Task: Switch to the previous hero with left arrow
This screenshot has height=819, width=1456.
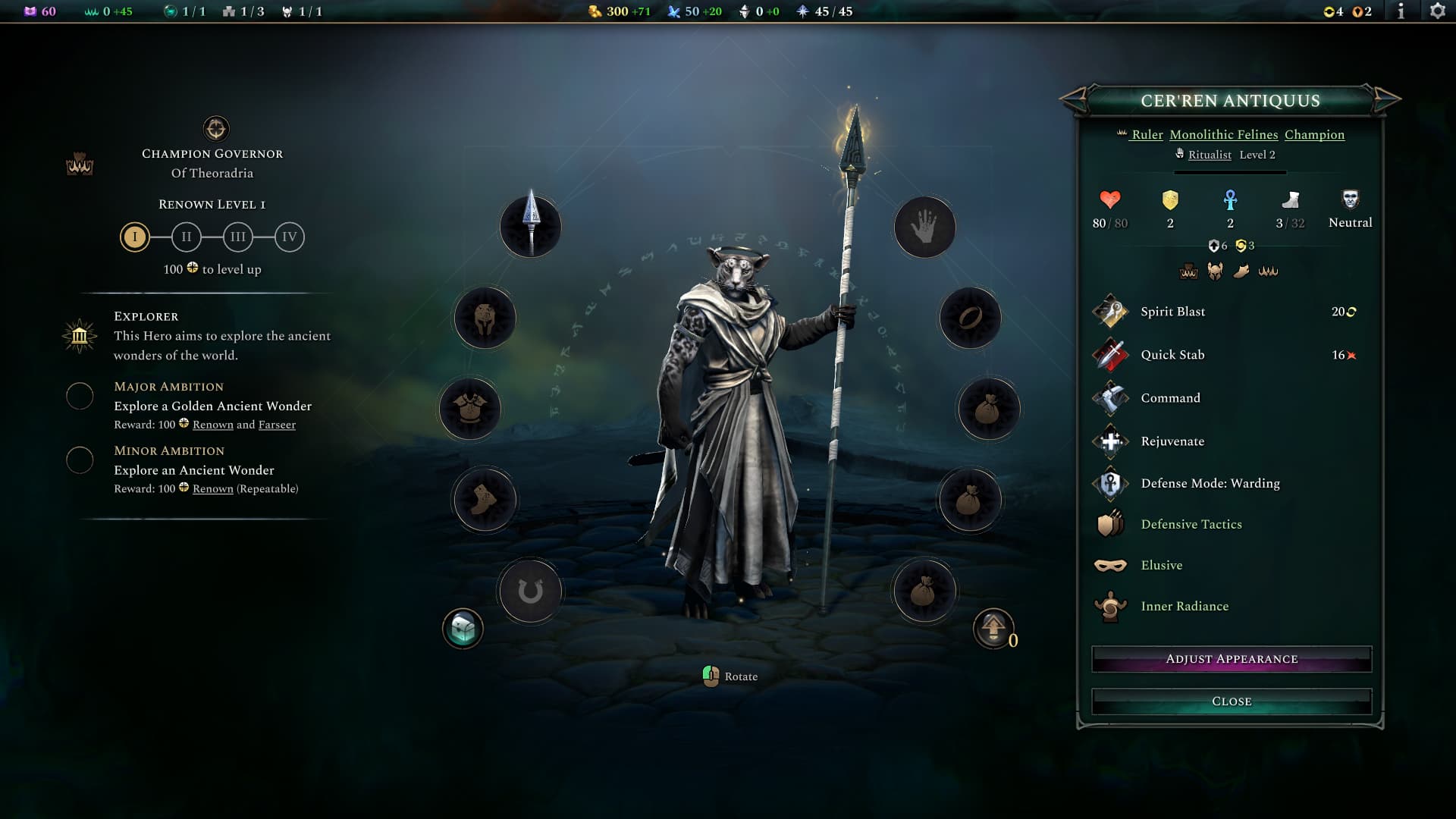Action: click(1074, 99)
